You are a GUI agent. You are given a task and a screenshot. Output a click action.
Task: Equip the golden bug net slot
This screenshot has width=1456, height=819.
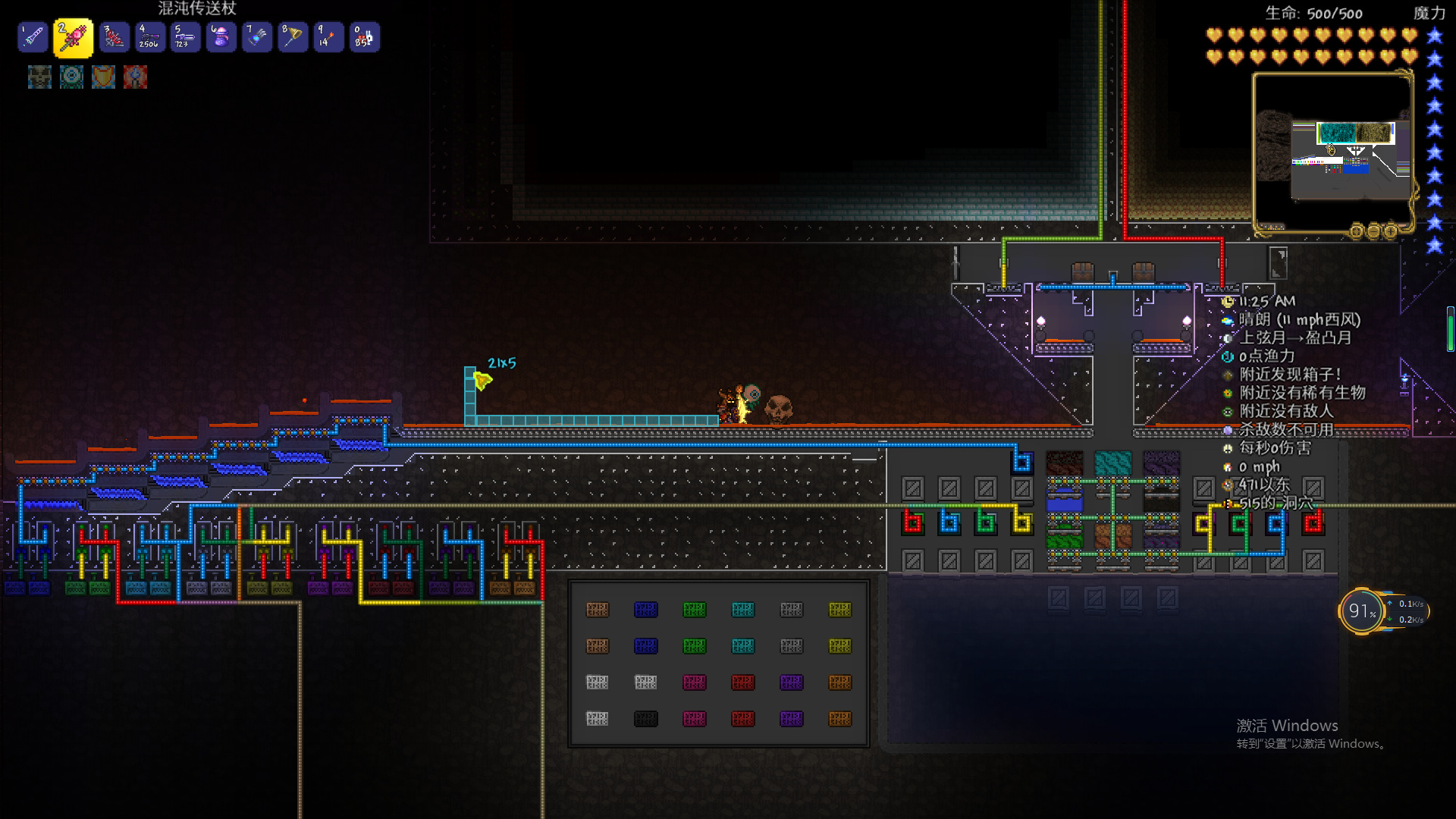(293, 37)
